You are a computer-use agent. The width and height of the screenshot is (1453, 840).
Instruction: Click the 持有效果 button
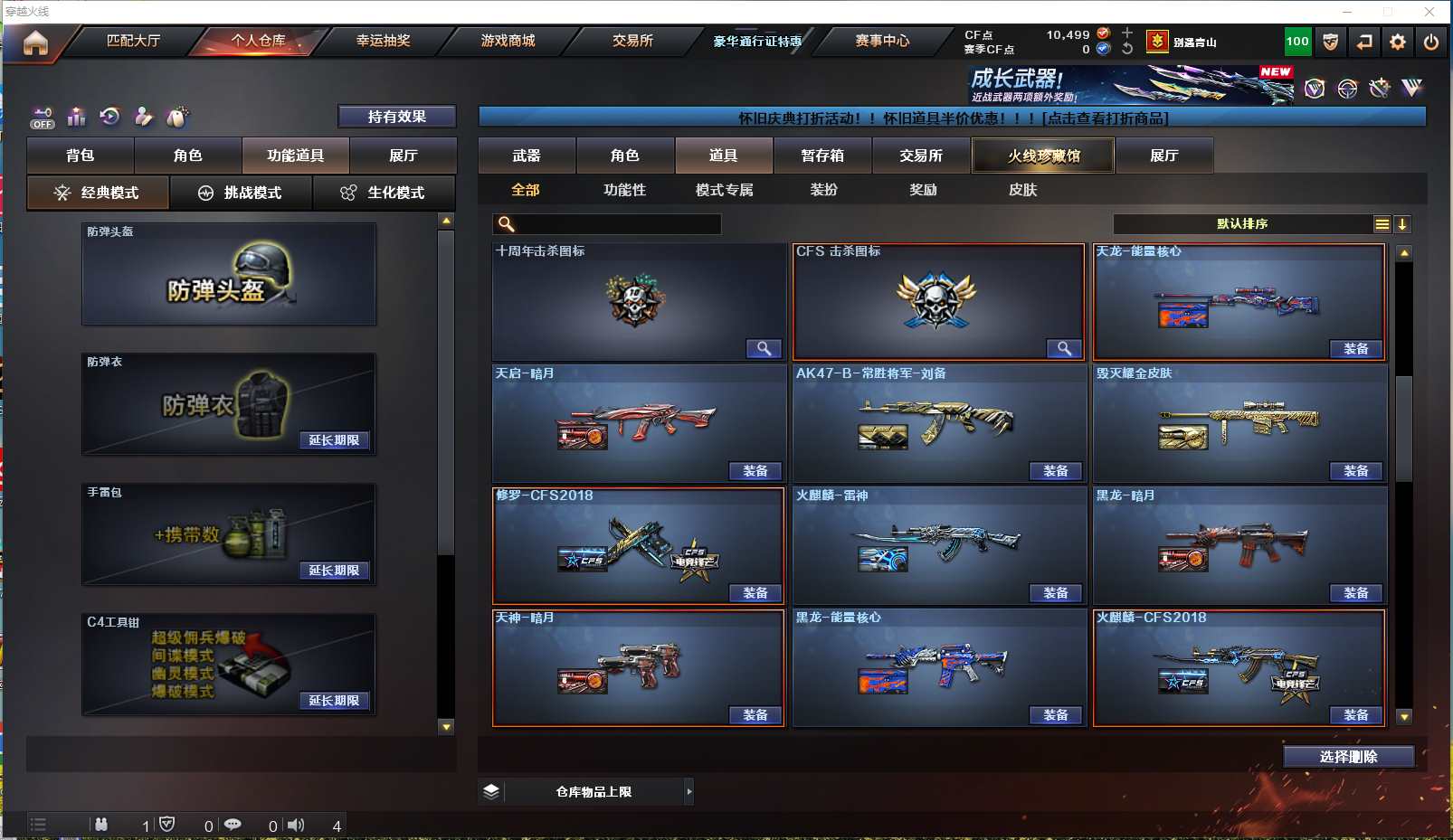point(396,117)
